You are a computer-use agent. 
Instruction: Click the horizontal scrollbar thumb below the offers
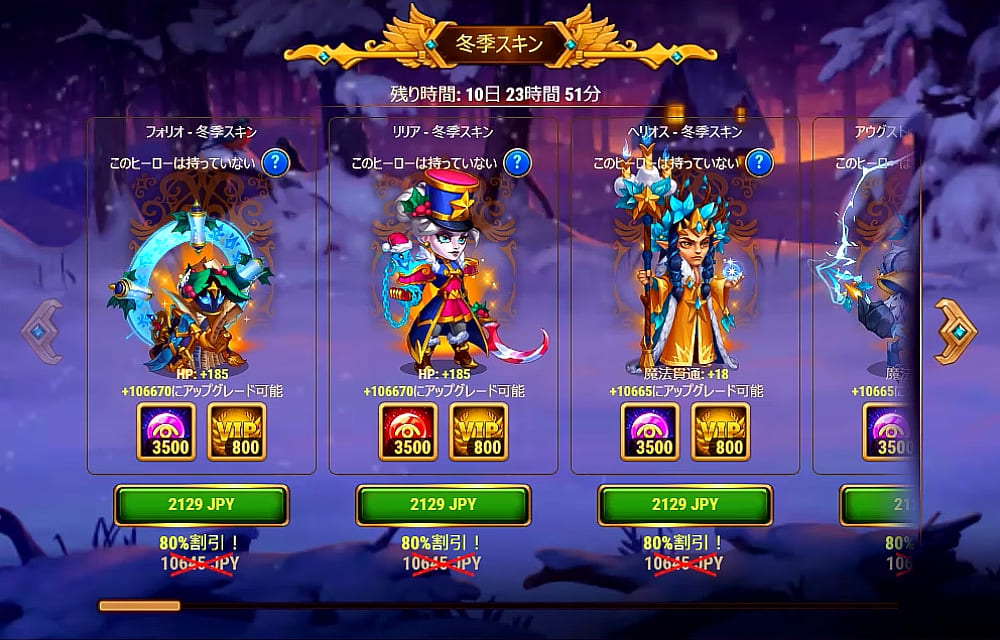coord(139,605)
